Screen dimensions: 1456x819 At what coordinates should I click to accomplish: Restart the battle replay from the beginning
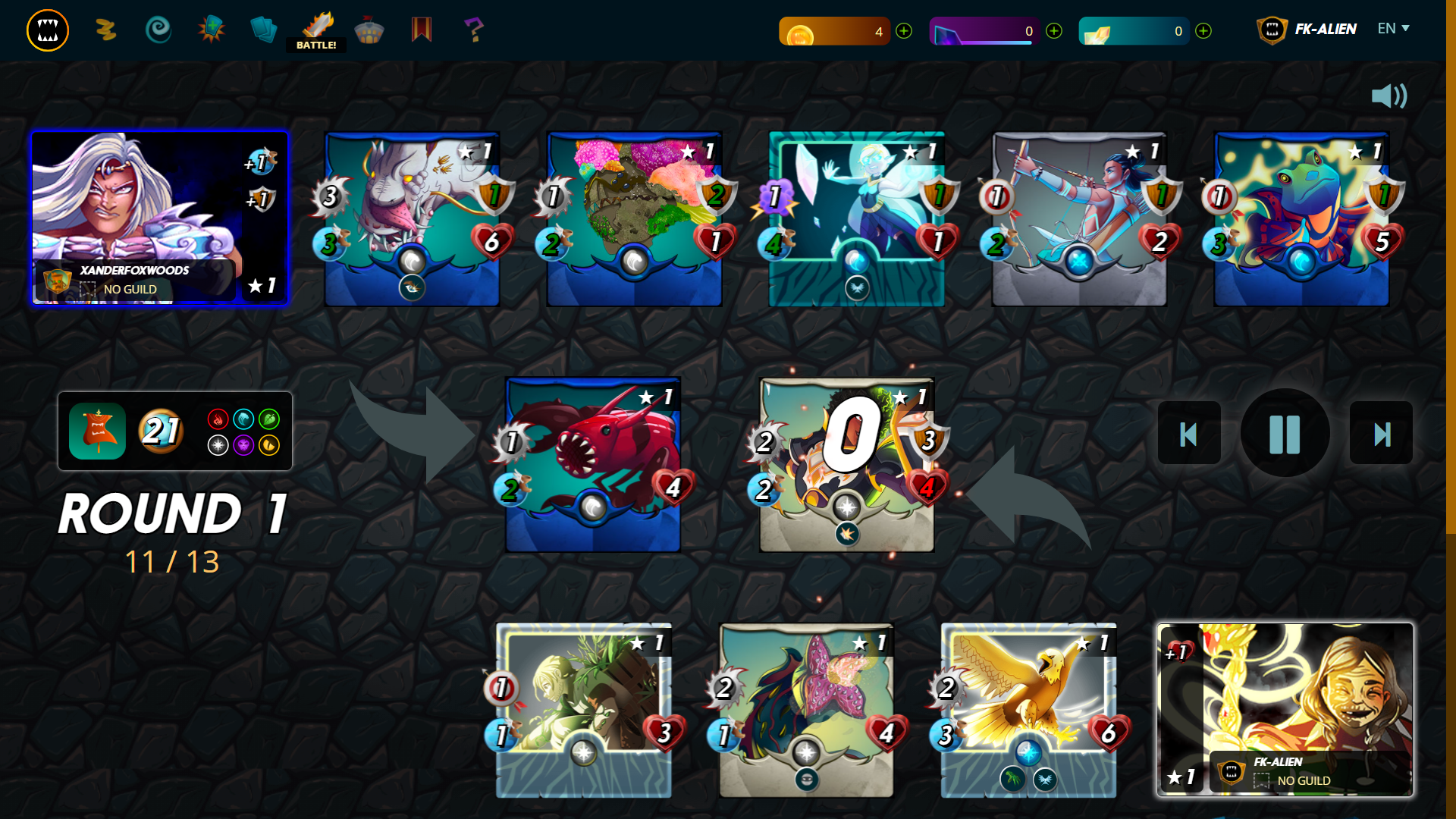coord(1188,433)
